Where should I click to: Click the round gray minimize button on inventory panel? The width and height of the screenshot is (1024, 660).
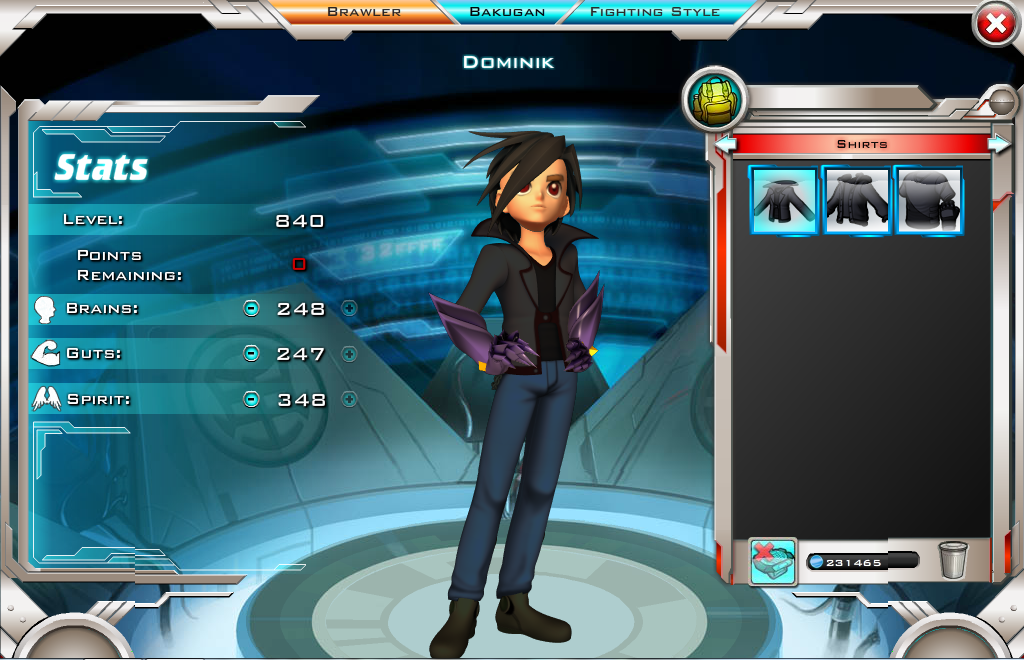point(1000,101)
